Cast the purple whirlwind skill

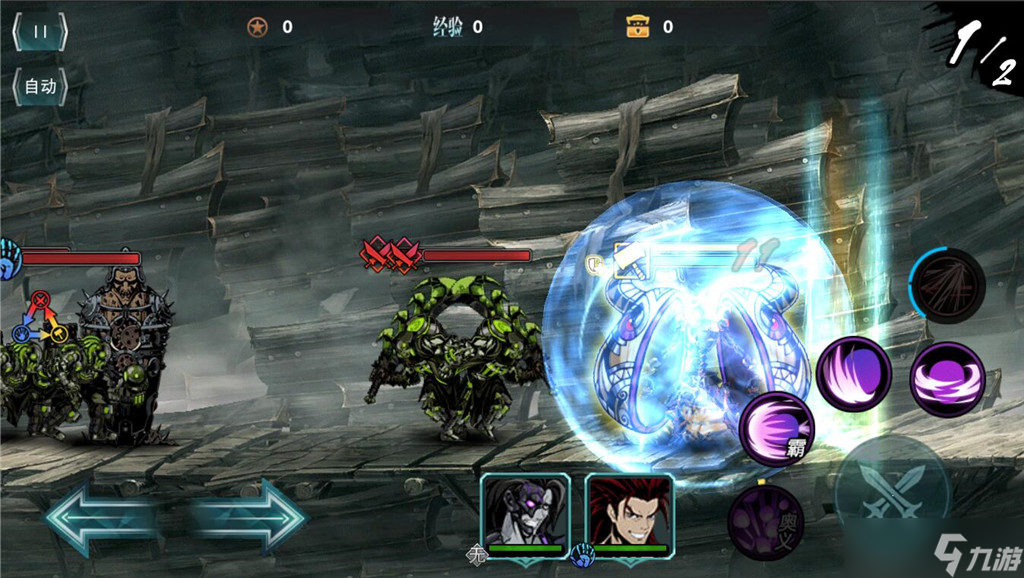pos(947,380)
